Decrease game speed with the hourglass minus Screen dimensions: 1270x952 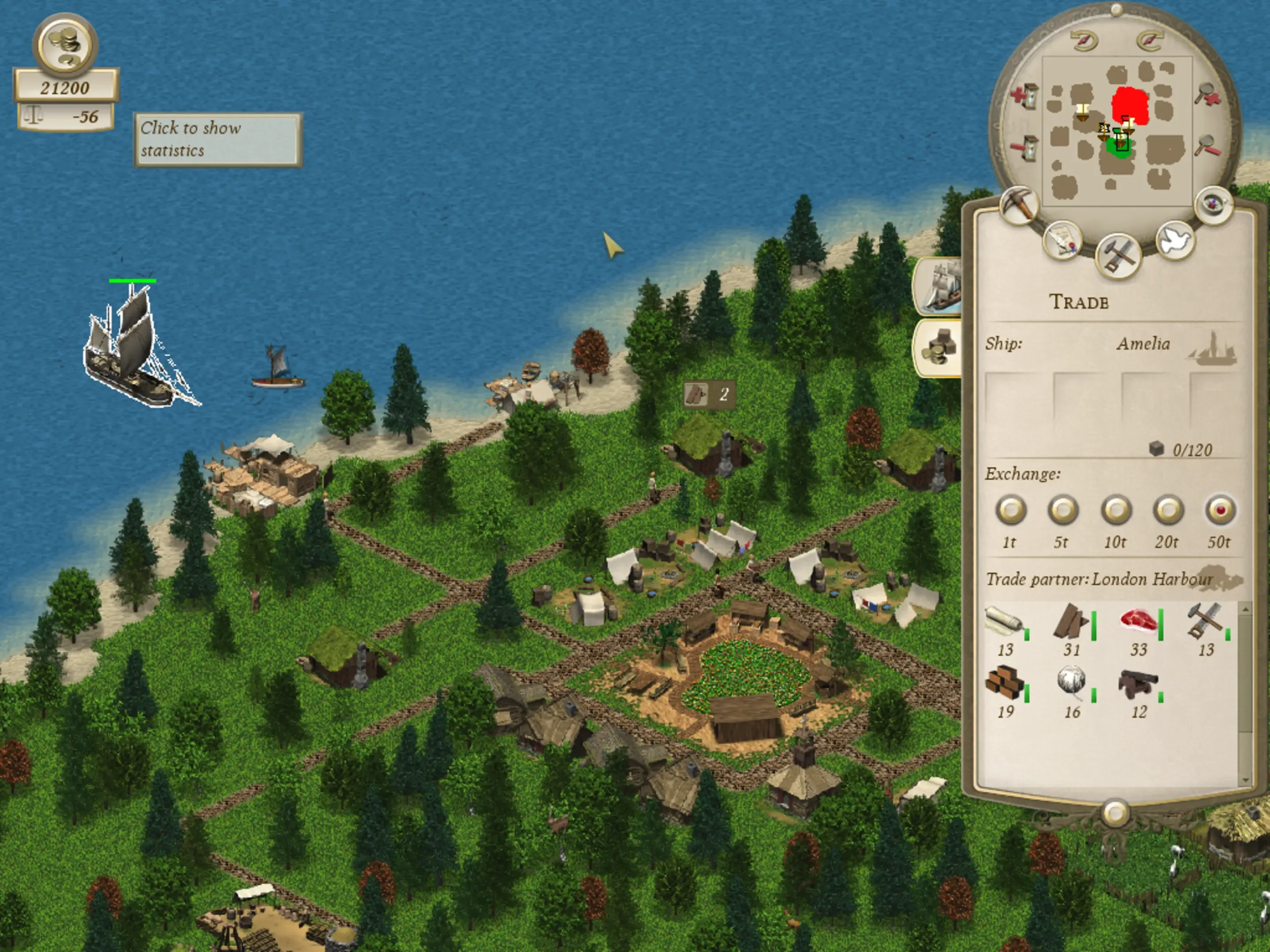click(1025, 149)
